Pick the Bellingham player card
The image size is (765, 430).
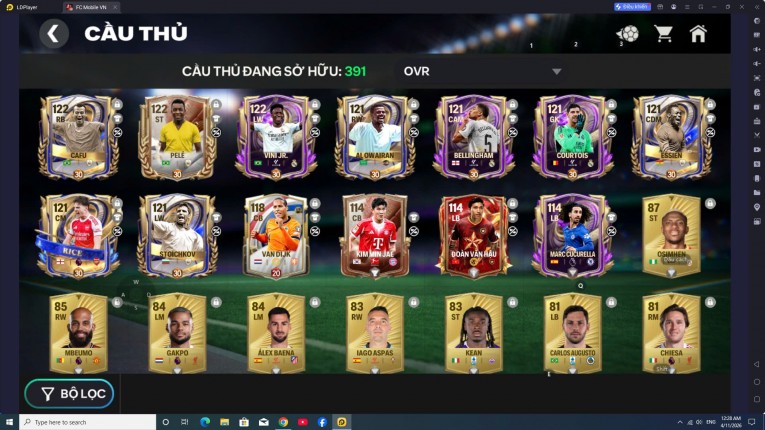point(473,136)
